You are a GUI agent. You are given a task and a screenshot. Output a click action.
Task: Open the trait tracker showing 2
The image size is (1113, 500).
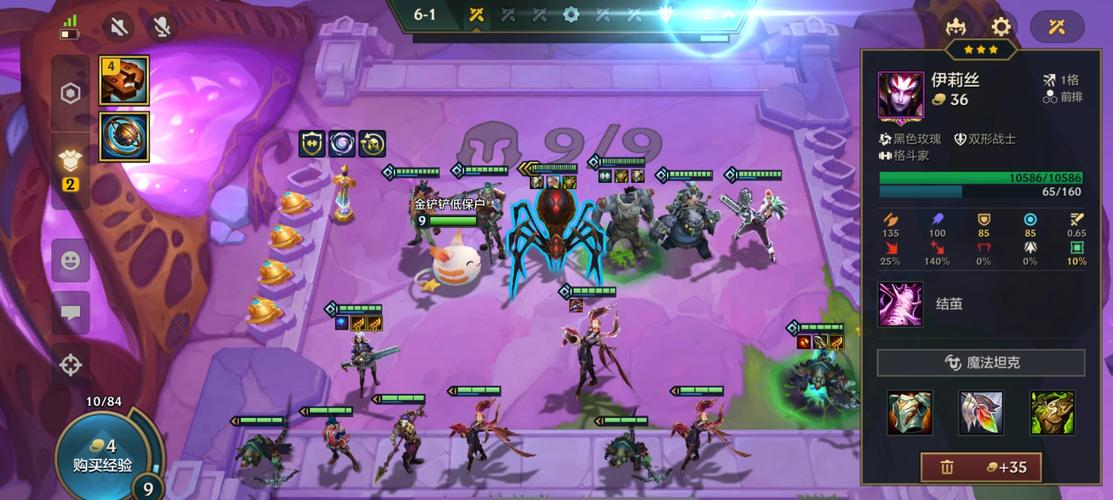tap(70, 168)
